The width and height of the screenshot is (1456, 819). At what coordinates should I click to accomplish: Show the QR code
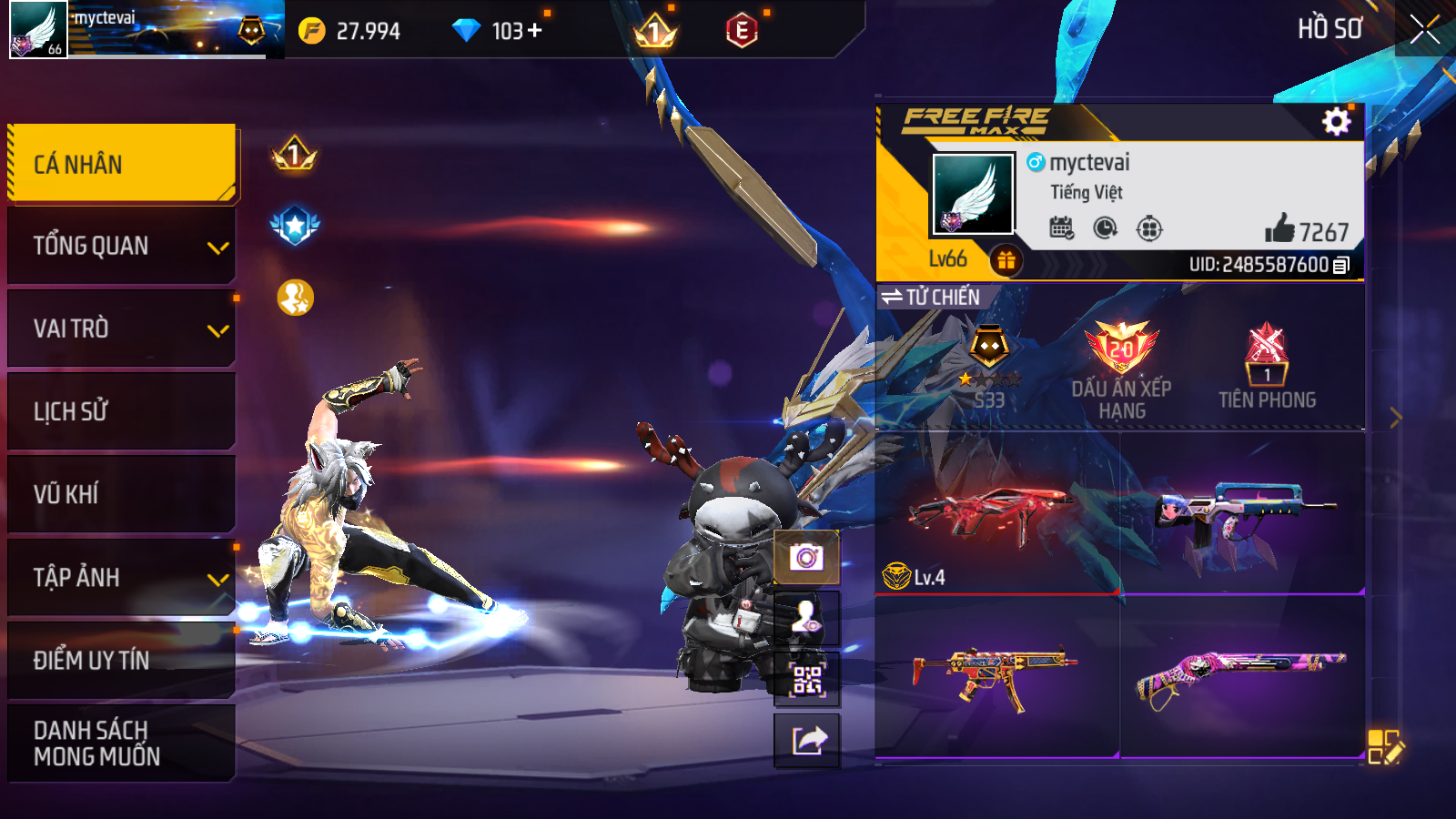tap(806, 680)
